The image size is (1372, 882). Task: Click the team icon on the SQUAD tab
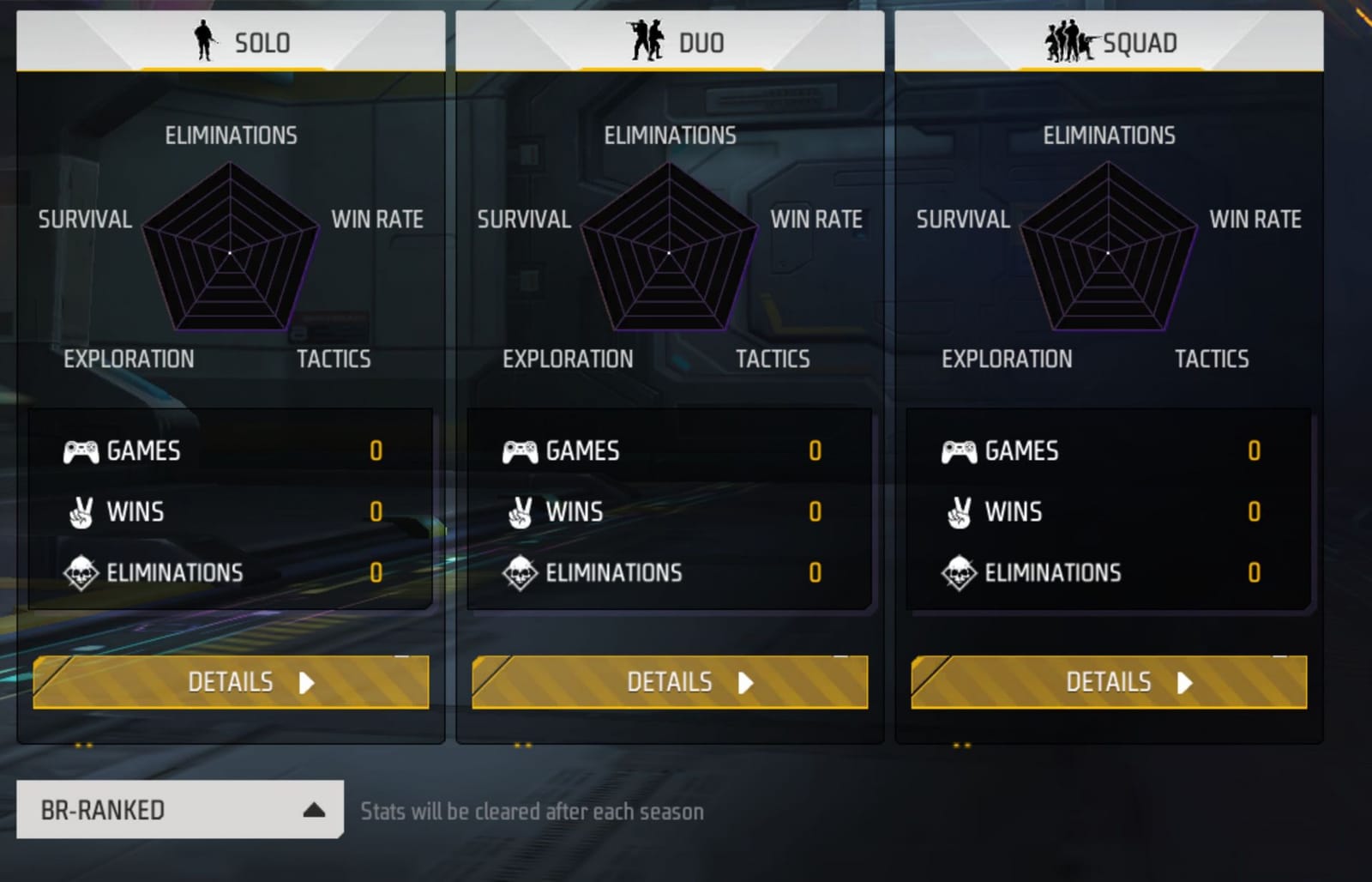1069,41
